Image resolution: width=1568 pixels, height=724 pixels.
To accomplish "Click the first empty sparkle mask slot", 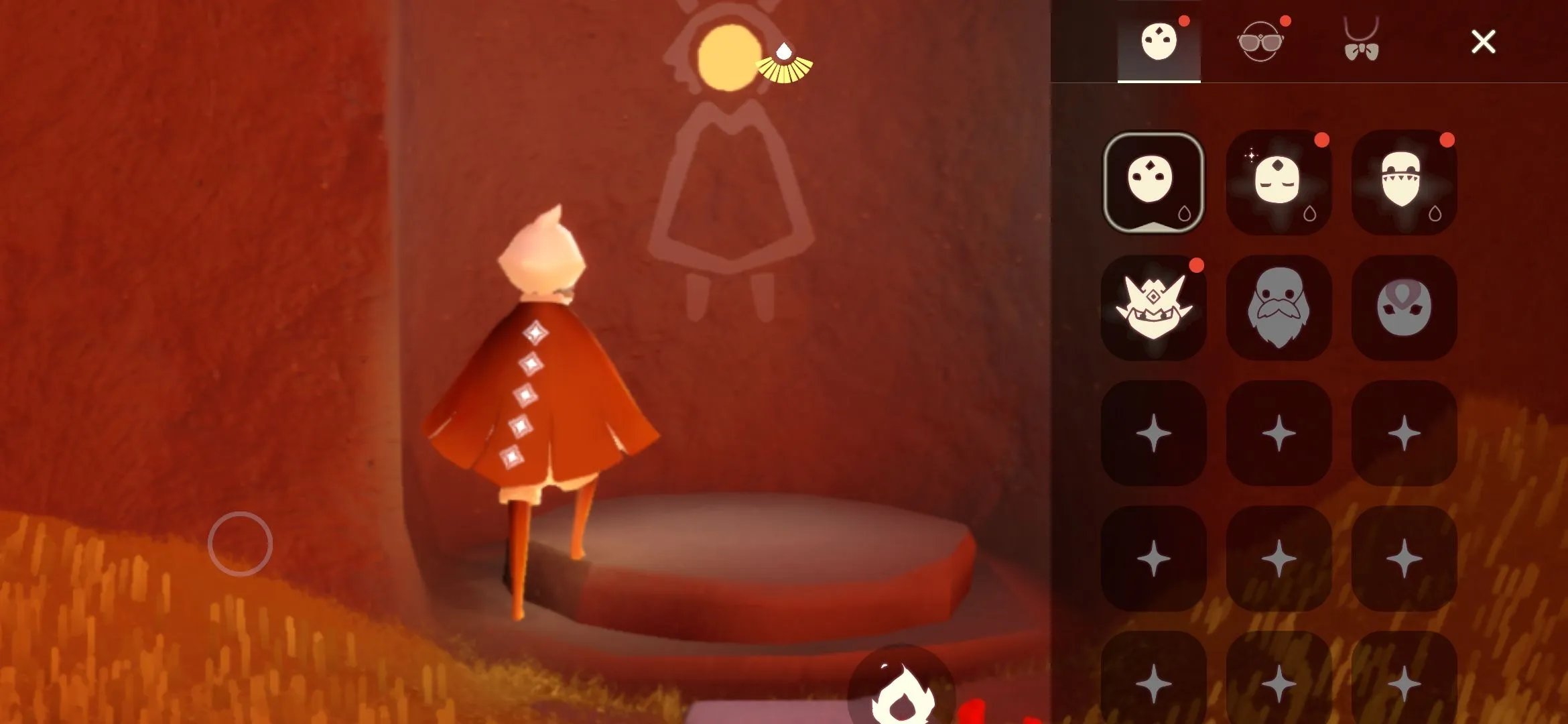I will pyautogui.click(x=1156, y=432).
